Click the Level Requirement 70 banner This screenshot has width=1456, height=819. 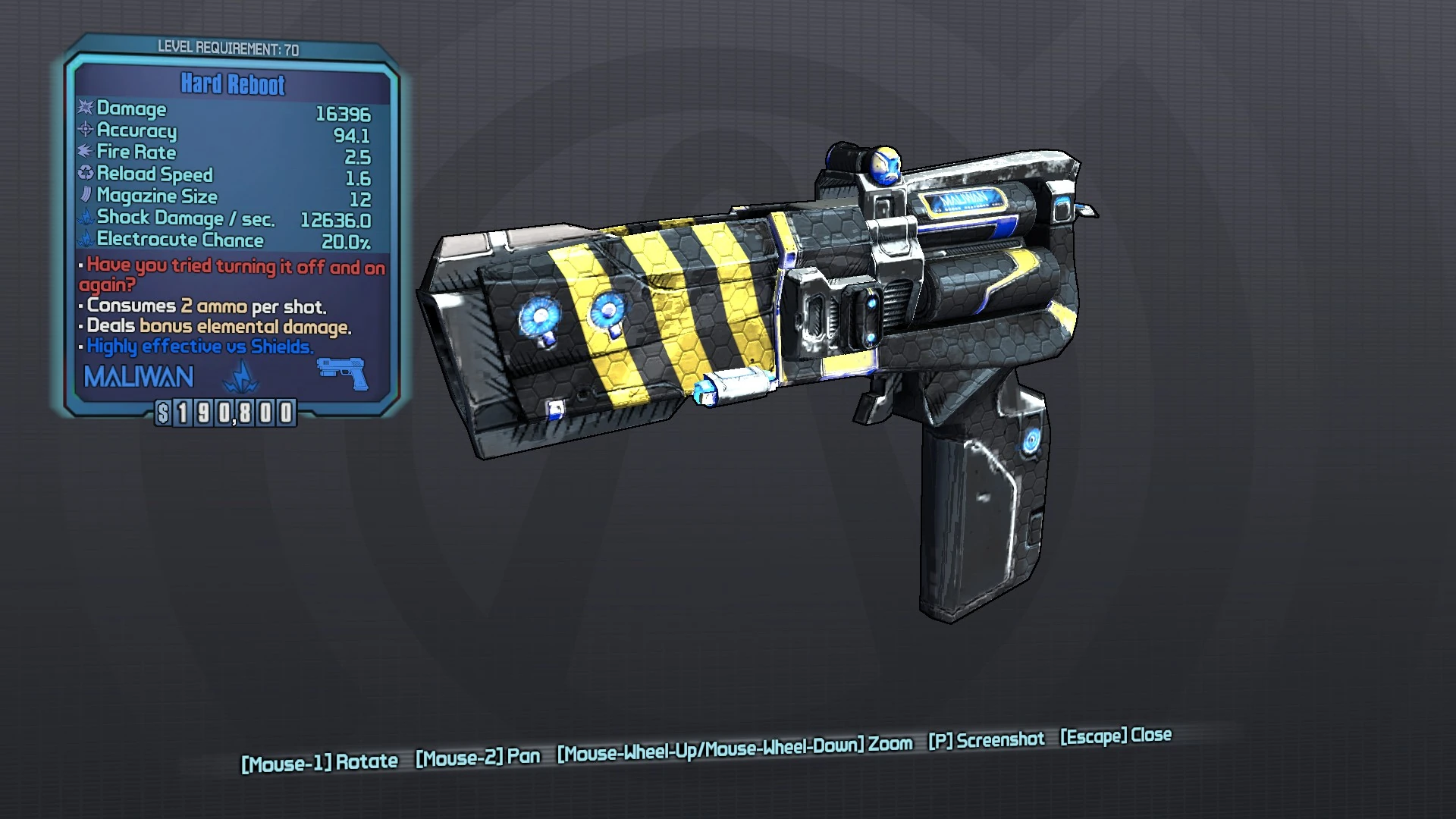230,47
